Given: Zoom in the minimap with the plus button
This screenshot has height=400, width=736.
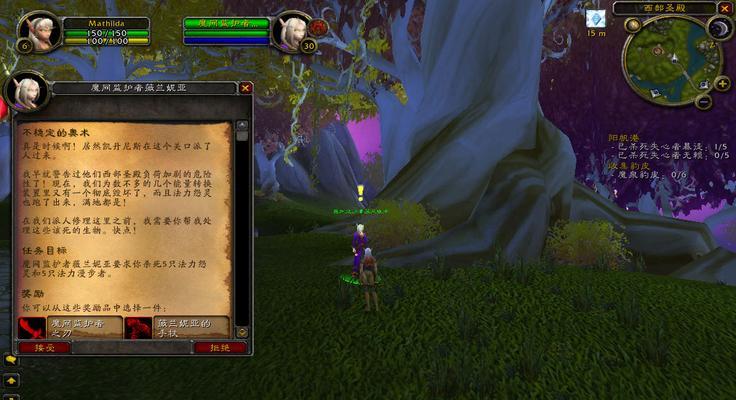Looking at the screenshot, I should click(720, 84).
